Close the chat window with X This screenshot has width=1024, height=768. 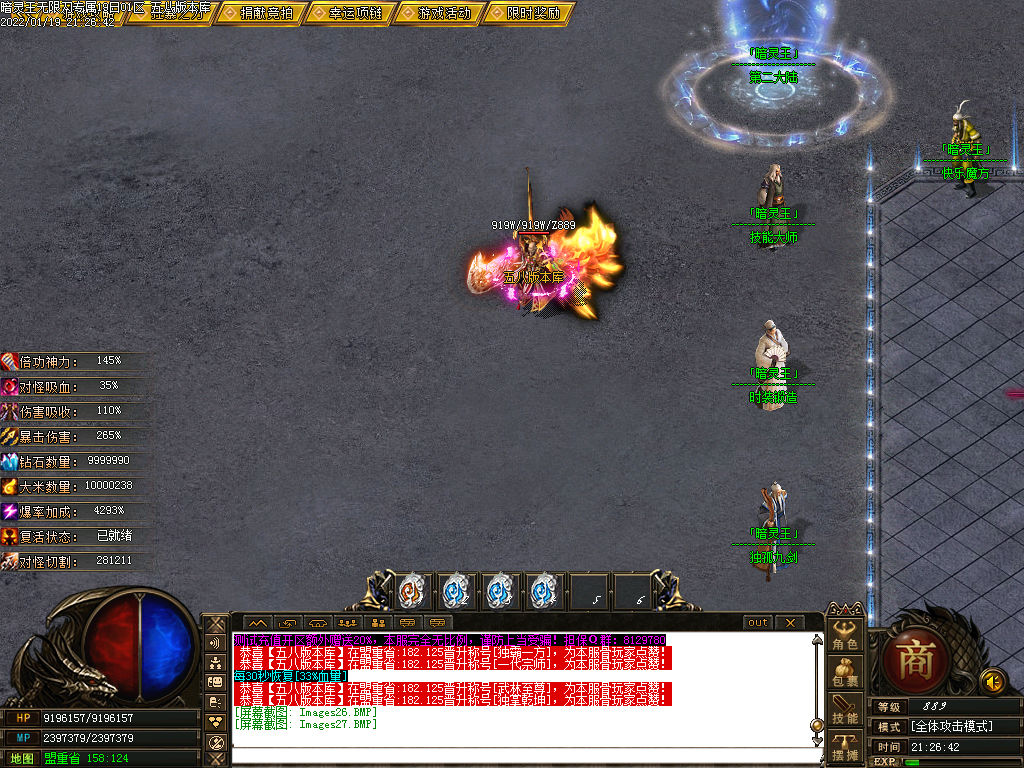[x=789, y=622]
